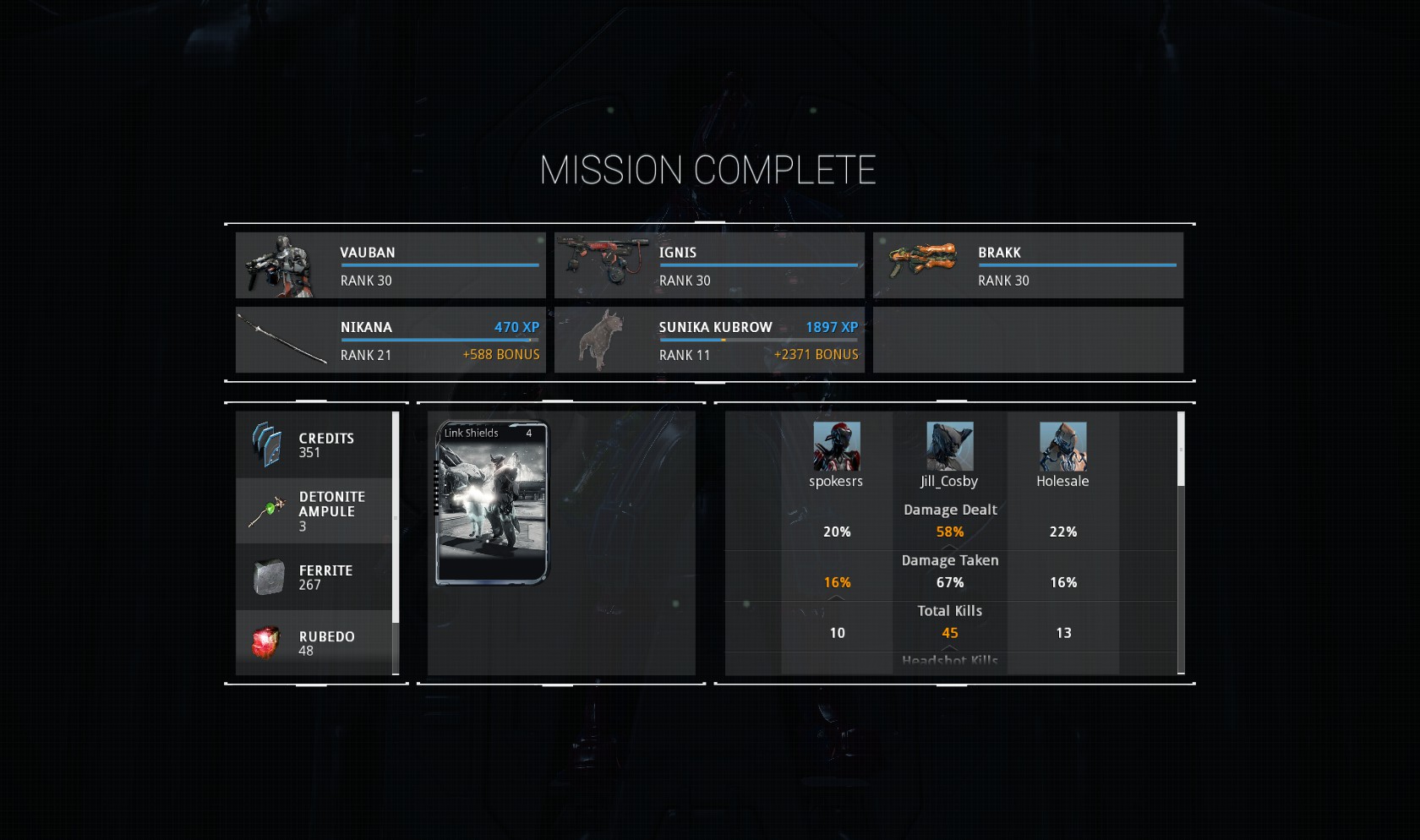The image size is (1420, 840).
Task: Click the Detonite Ampule reward row
Action: coord(314,511)
